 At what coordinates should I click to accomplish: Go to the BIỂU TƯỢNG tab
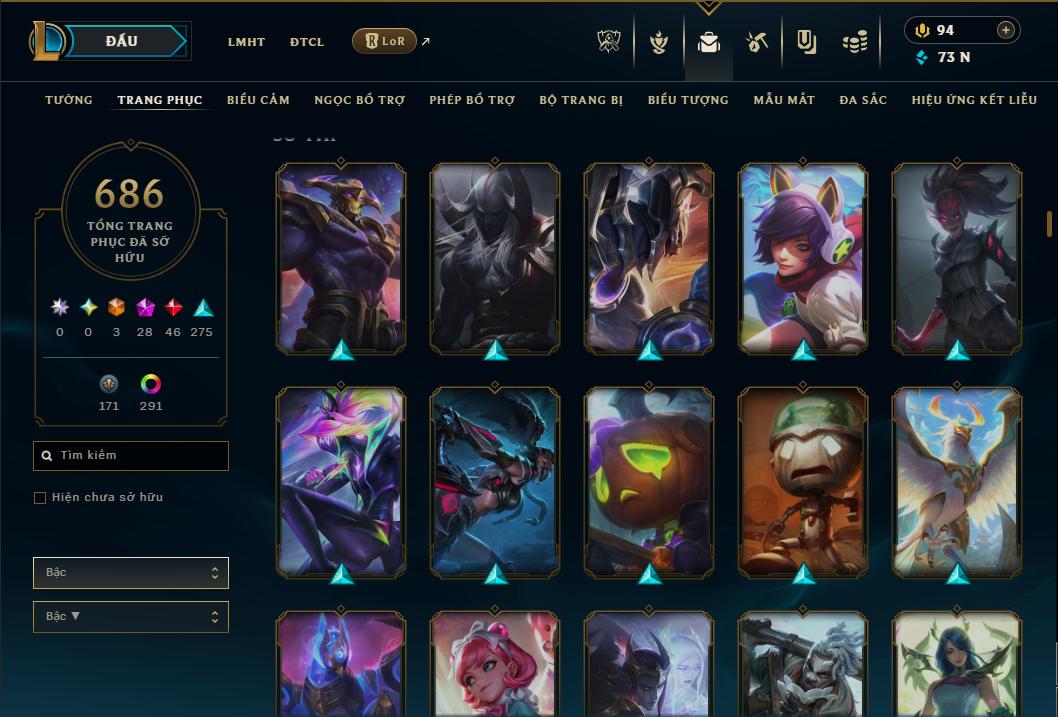[x=688, y=100]
